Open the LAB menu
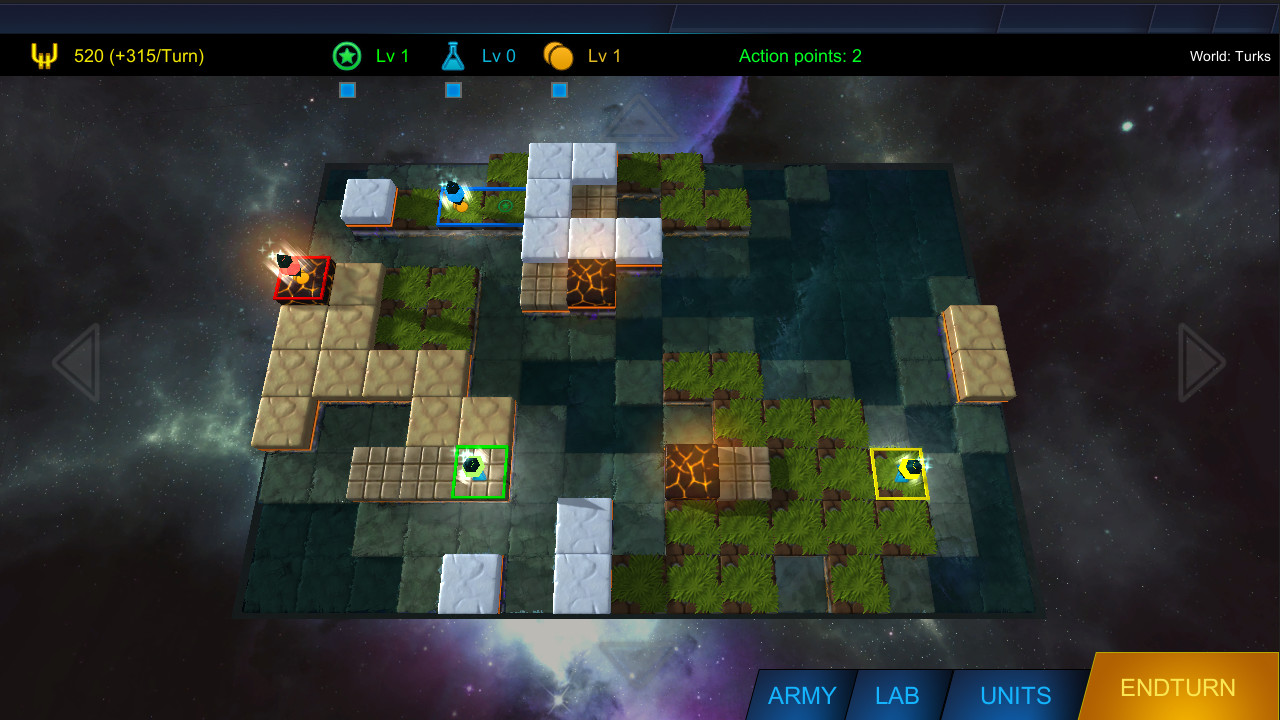 coord(899,695)
